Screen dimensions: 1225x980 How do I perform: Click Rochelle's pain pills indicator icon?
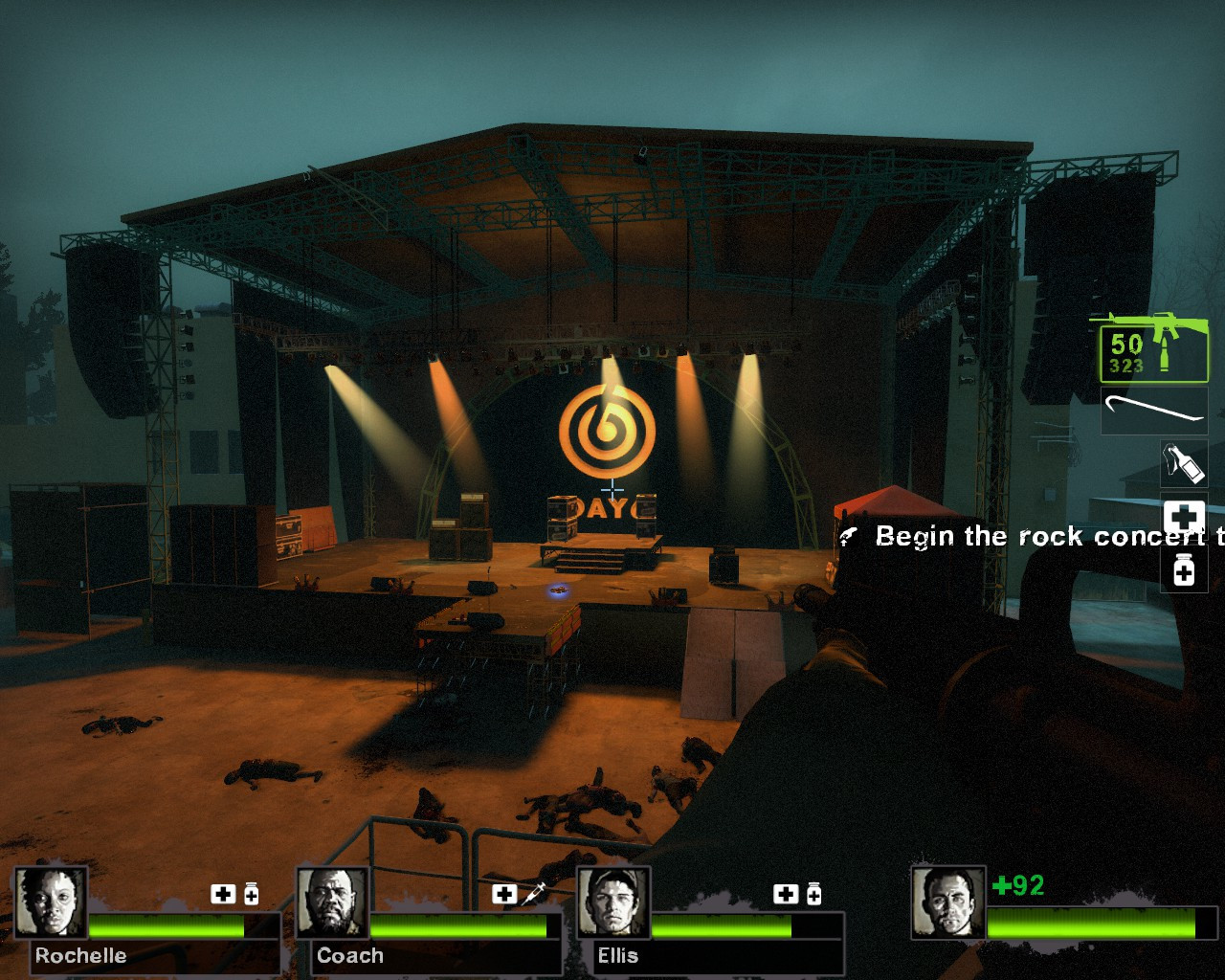tap(250, 894)
